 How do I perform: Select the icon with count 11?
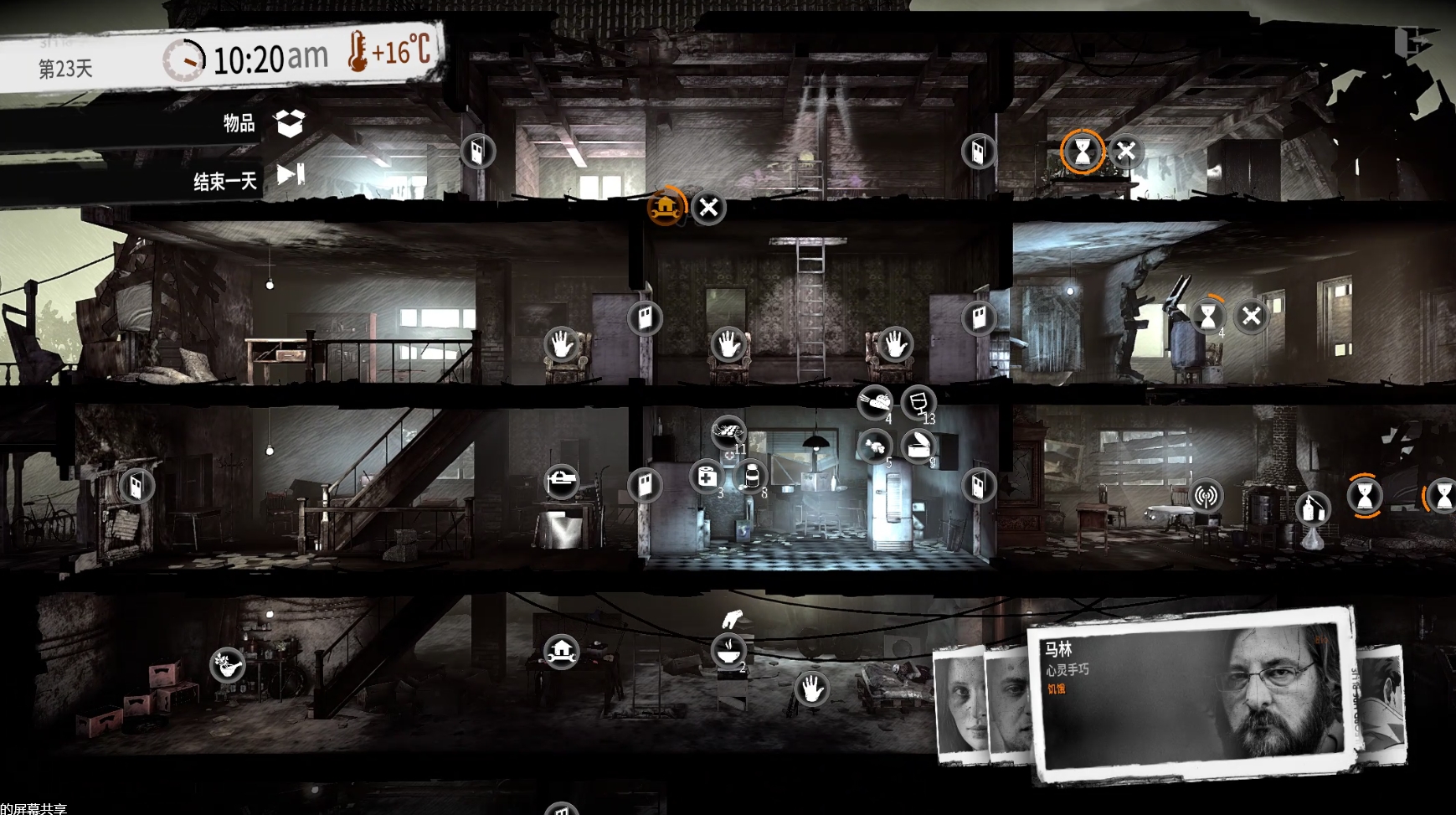[728, 432]
